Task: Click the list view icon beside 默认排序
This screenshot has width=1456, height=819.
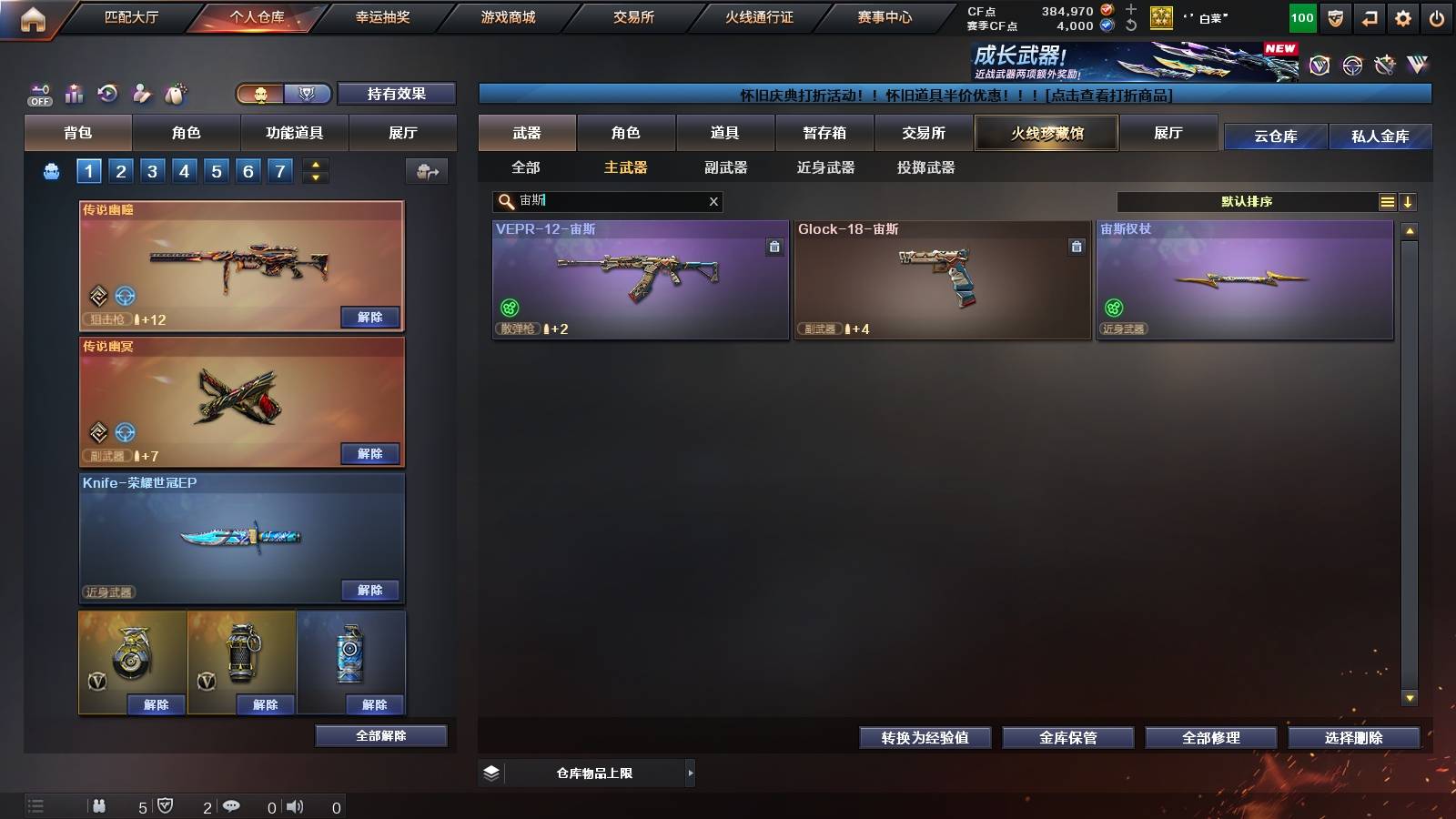Action: pos(1387,201)
